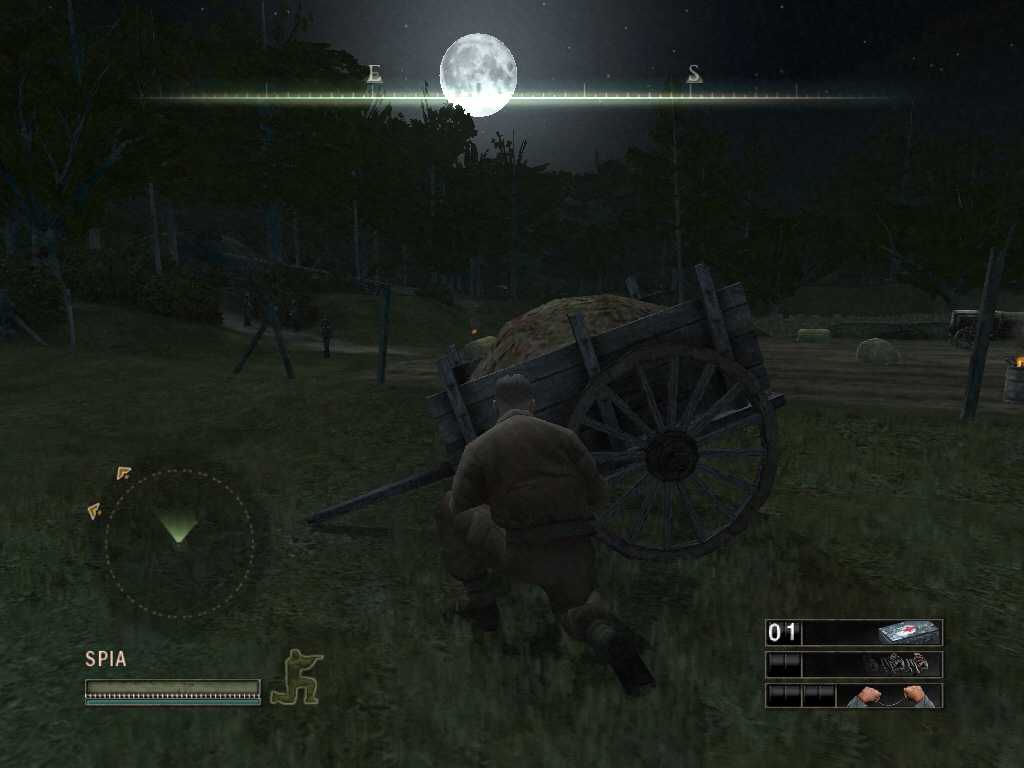The image size is (1024, 768).
Task: Click the East marker on the compass
Action: tap(374, 73)
